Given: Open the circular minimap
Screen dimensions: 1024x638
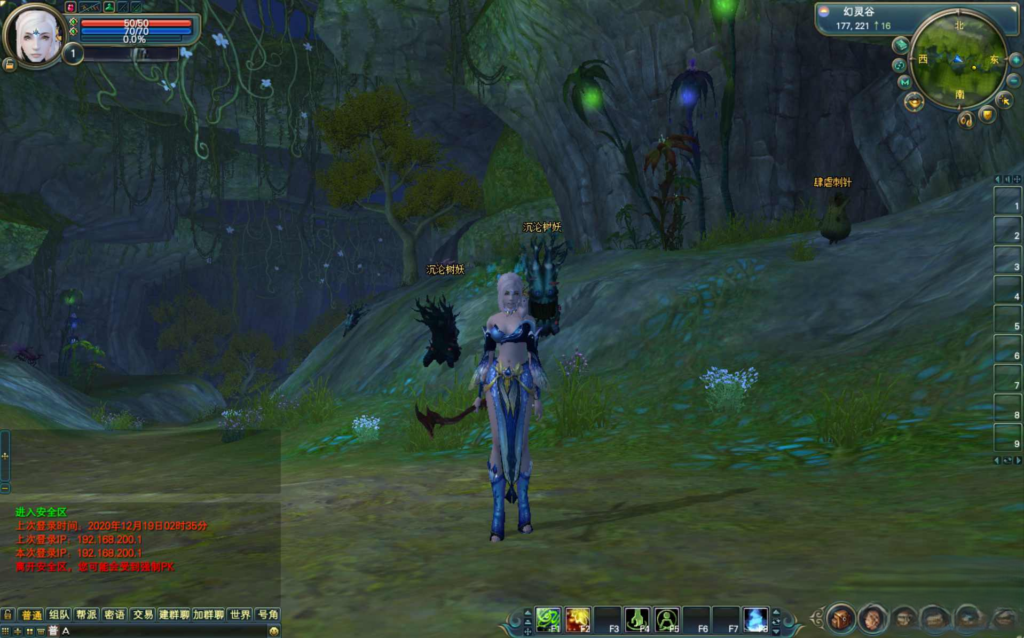Looking at the screenshot, I should pyautogui.click(x=957, y=59).
